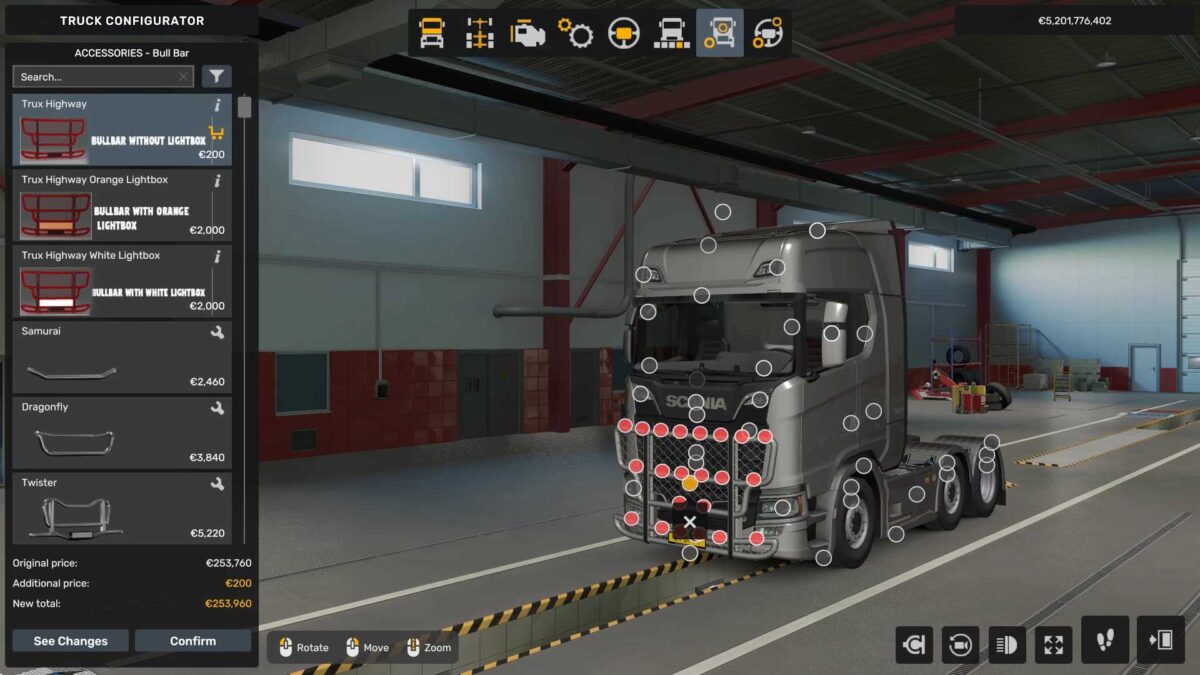Open the transmission gears tab
This screenshot has height=675, width=1200.
tap(575, 33)
